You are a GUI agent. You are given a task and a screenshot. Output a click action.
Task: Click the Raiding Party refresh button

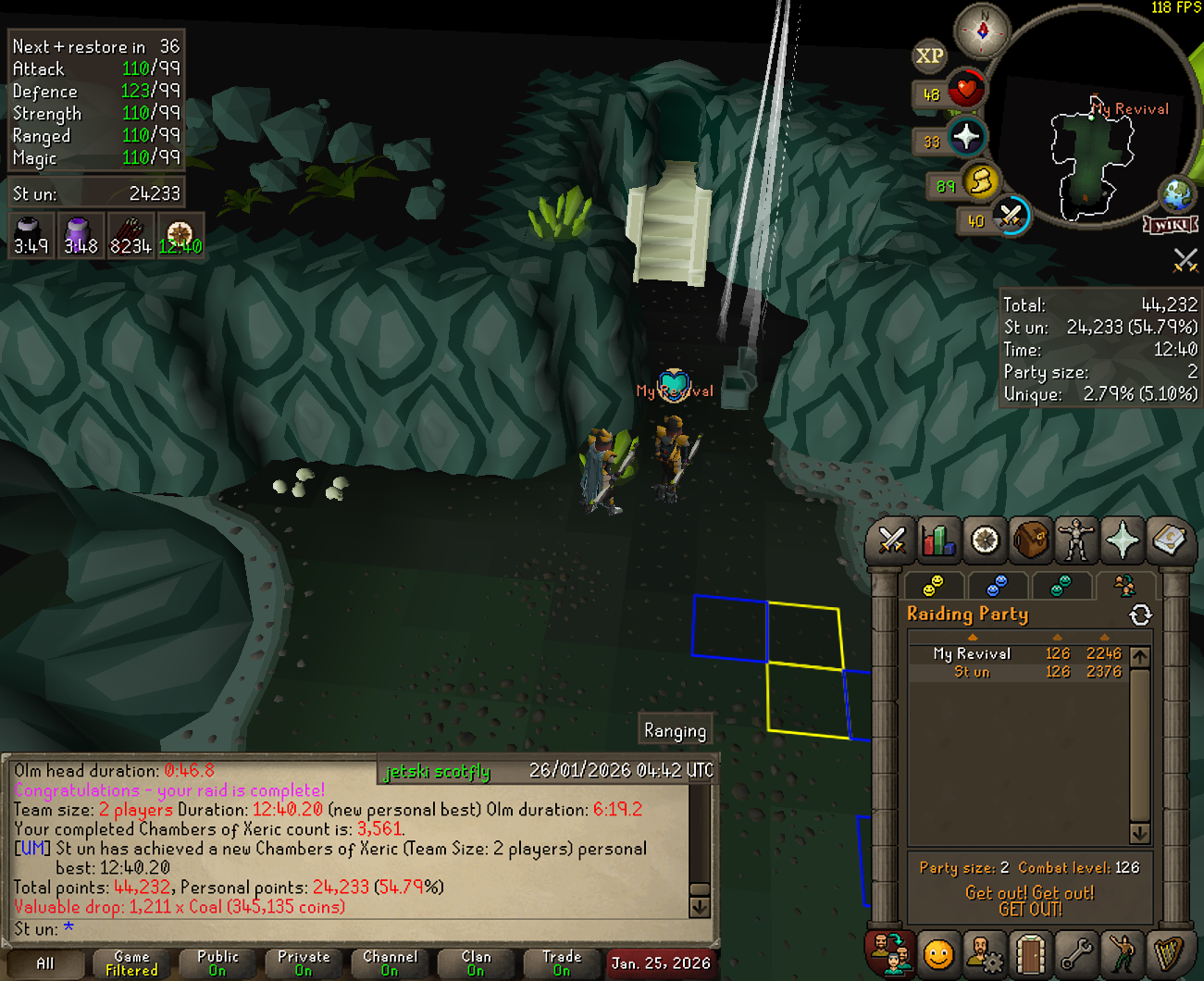pos(1140,615)
